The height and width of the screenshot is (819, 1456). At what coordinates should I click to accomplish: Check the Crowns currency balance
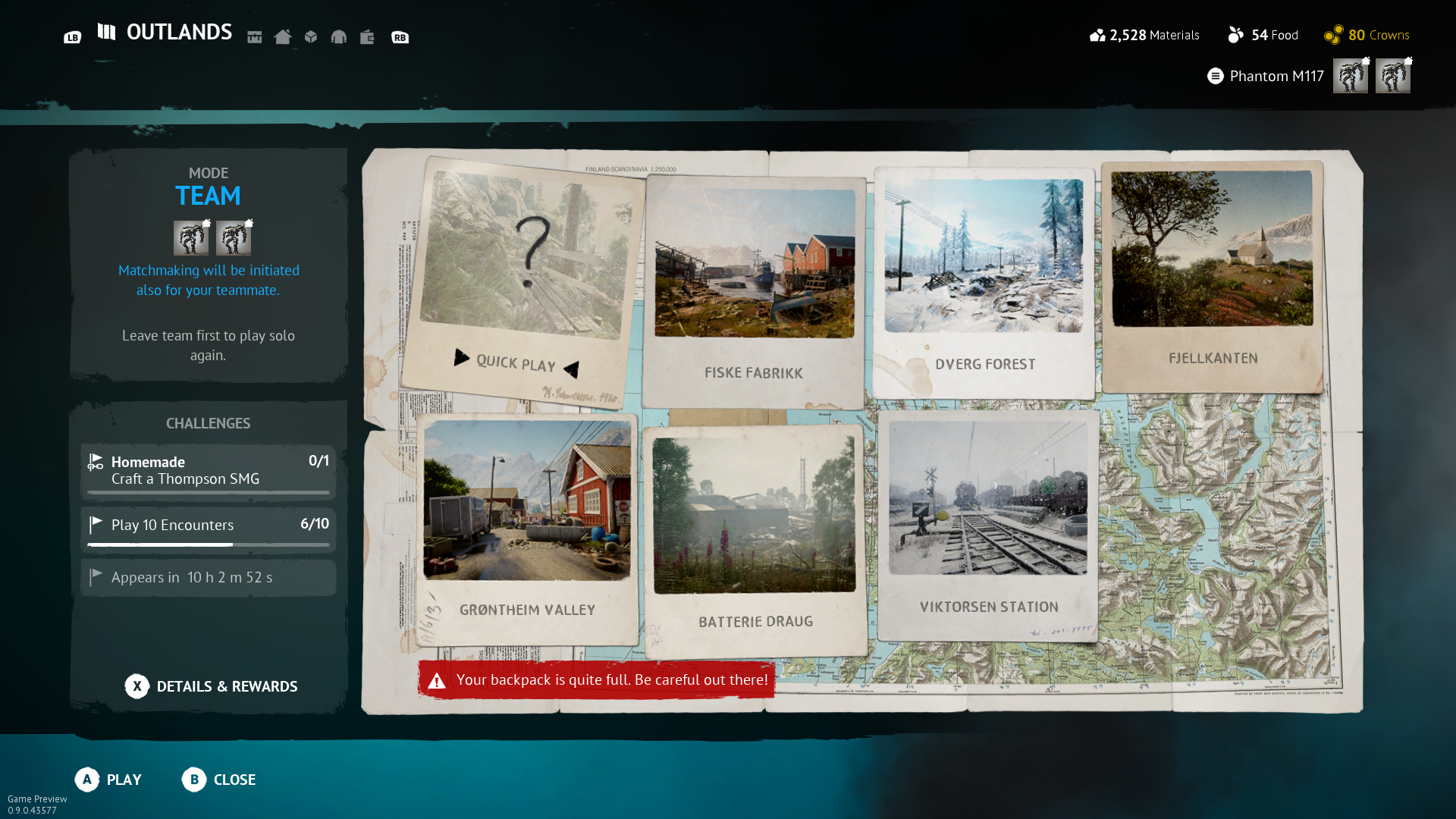click(x=1367, y=35)
